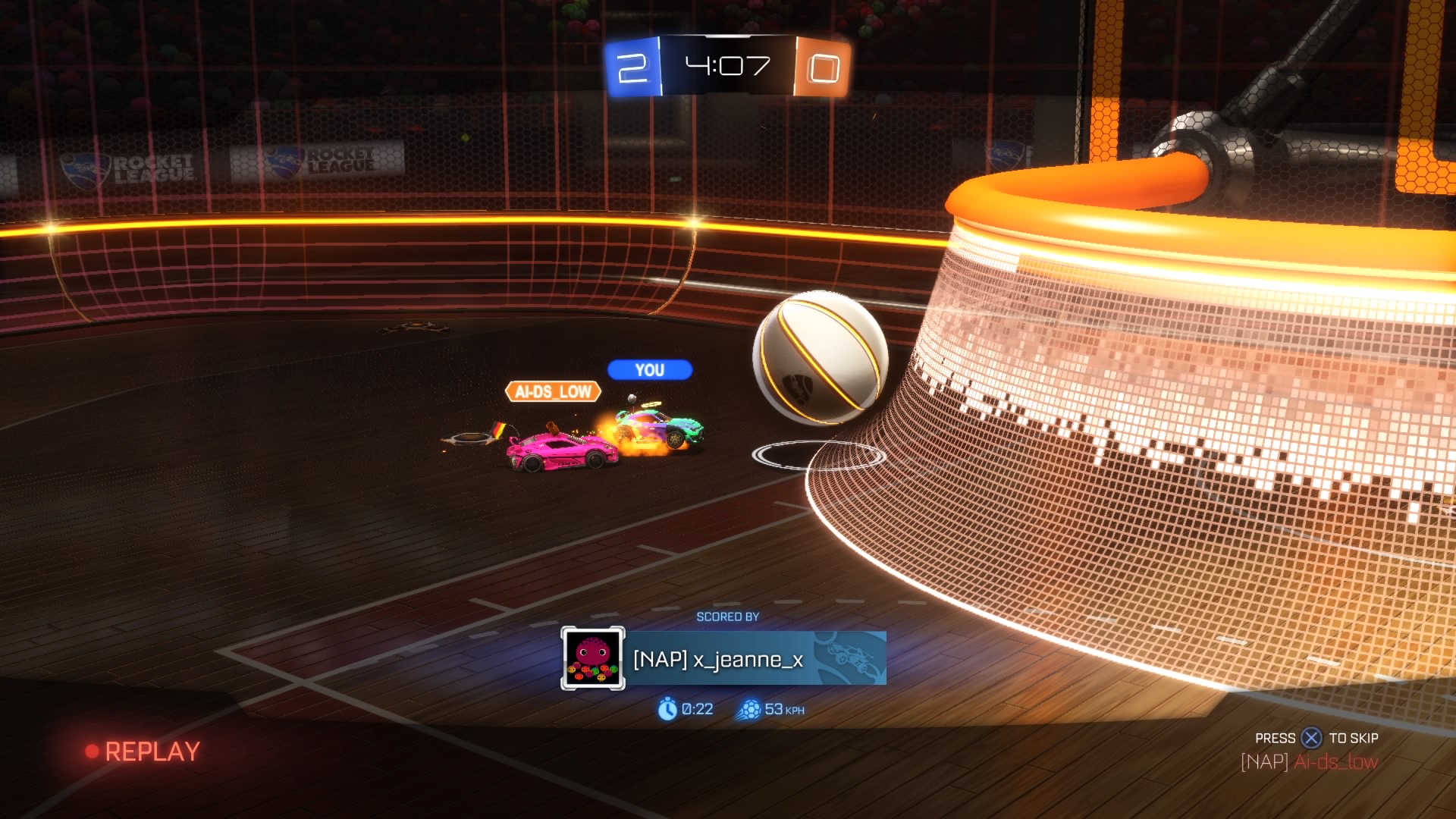The width and height of the screenshot is (1456, 819).
Task: Select the blue YOU nameplate
Action: [x=650, y=370]
